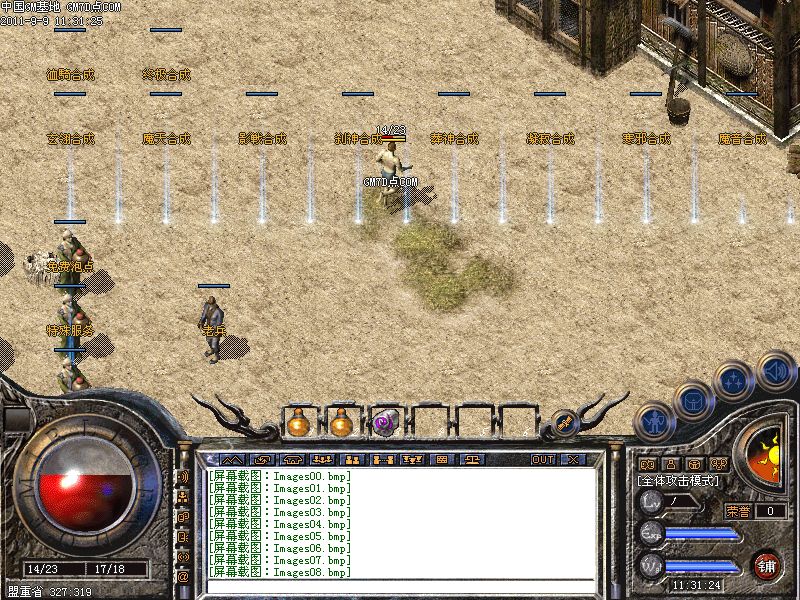
Task: Open the skills button with four stars
Action: coord(734,380)
